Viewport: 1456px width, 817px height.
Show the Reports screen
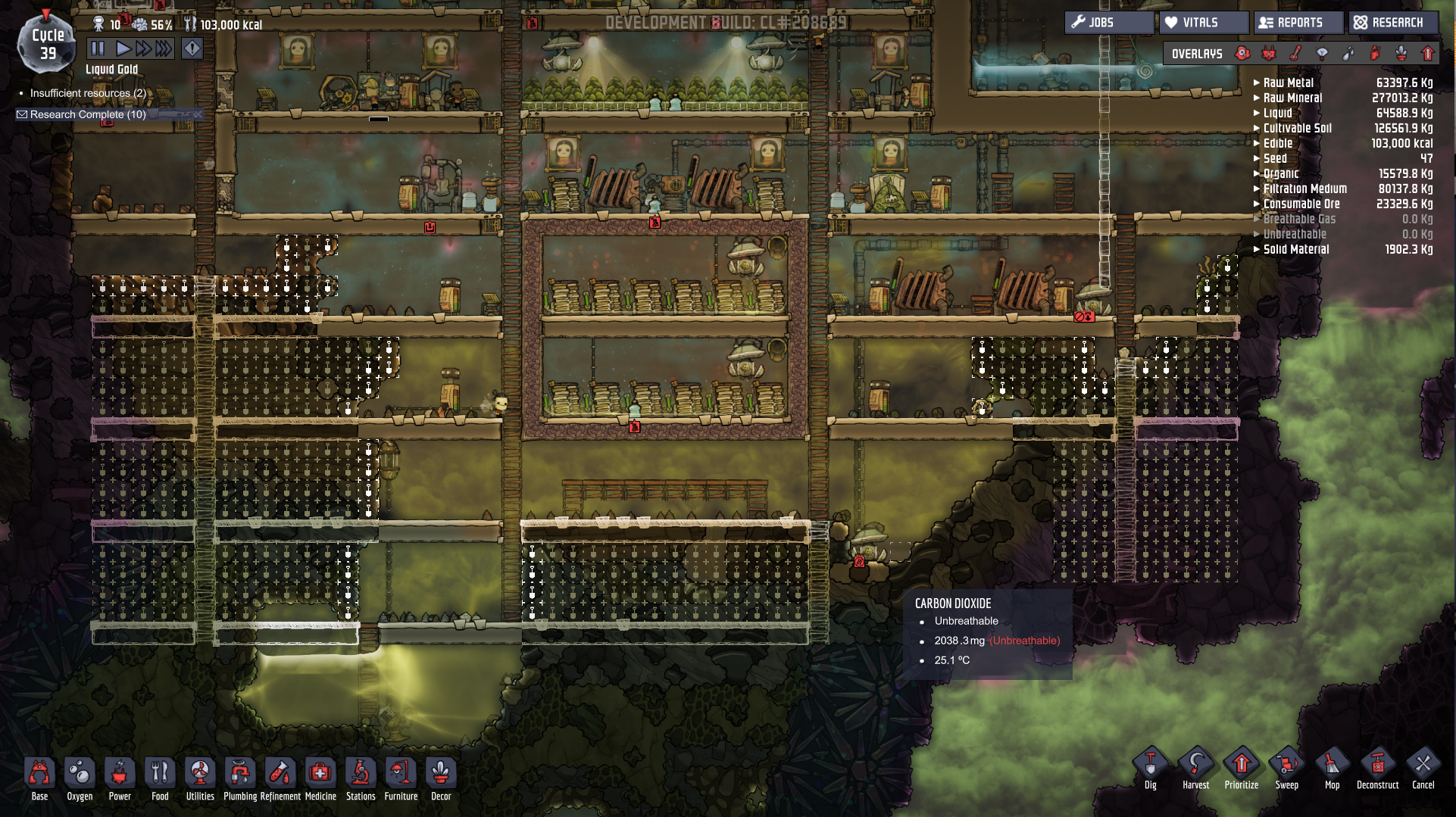tap(1298, 23)
